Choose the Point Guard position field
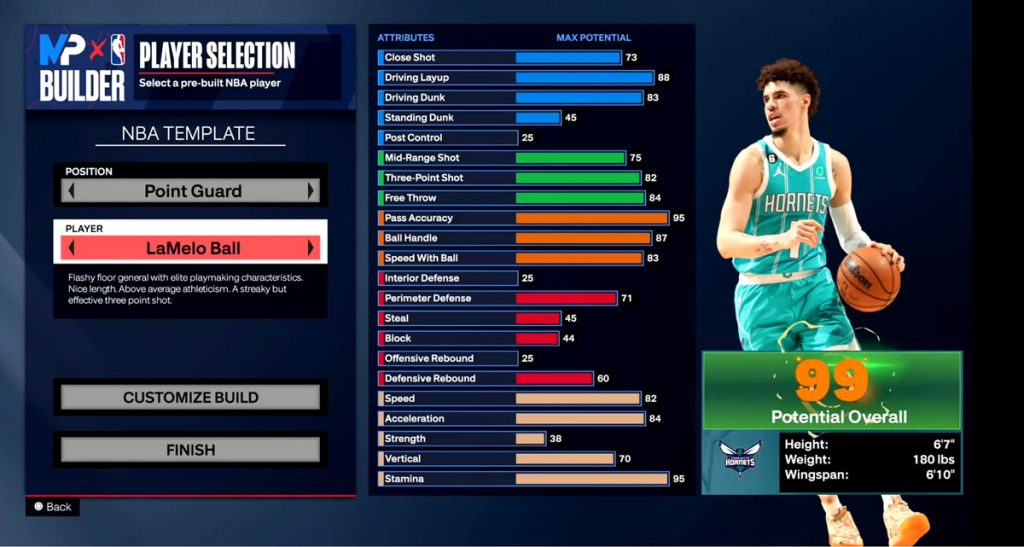 [x=191, y=190]
